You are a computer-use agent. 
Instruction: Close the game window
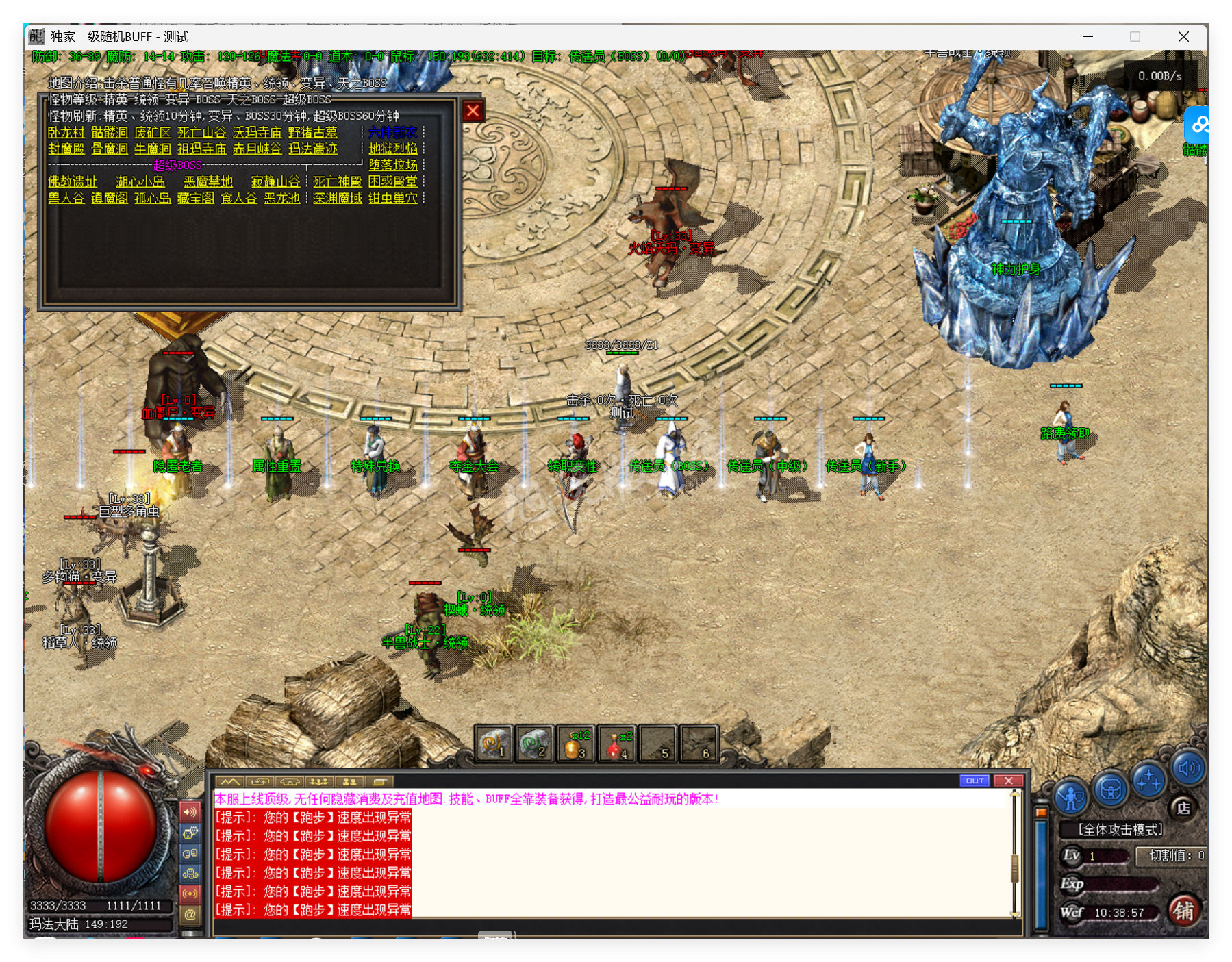click(x=1183, y=37)
